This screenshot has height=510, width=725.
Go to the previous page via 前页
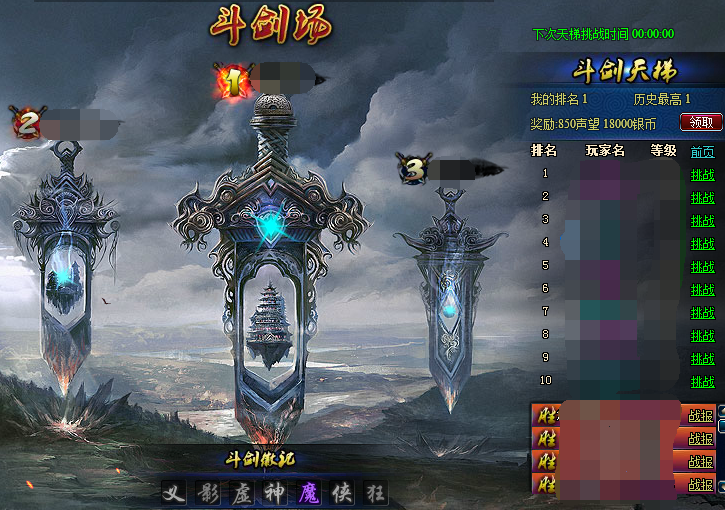pyautogui.click(x=703, y=152)
